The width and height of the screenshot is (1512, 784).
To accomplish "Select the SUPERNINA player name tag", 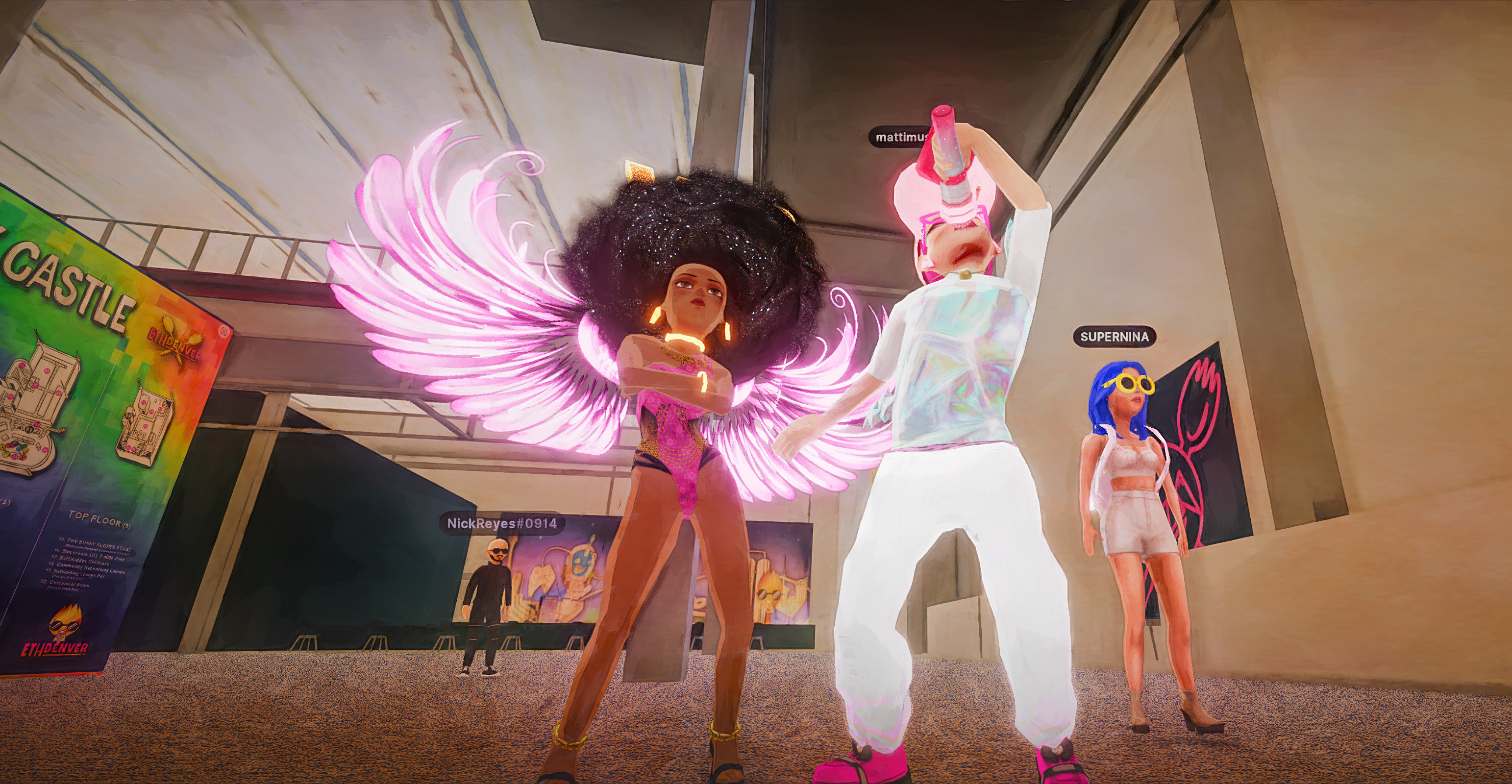I will point(1114,337).
